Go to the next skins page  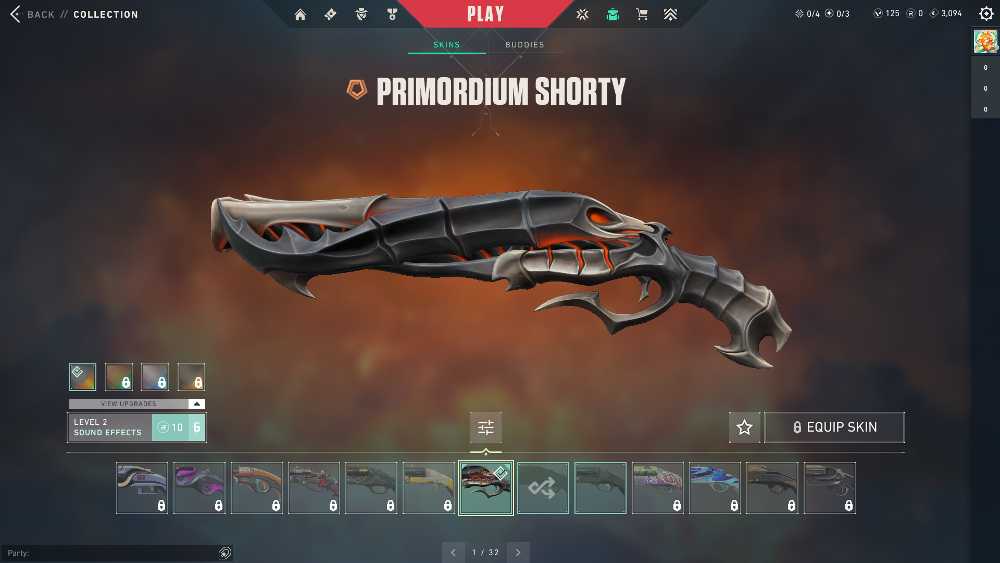[x=517, y=552]
